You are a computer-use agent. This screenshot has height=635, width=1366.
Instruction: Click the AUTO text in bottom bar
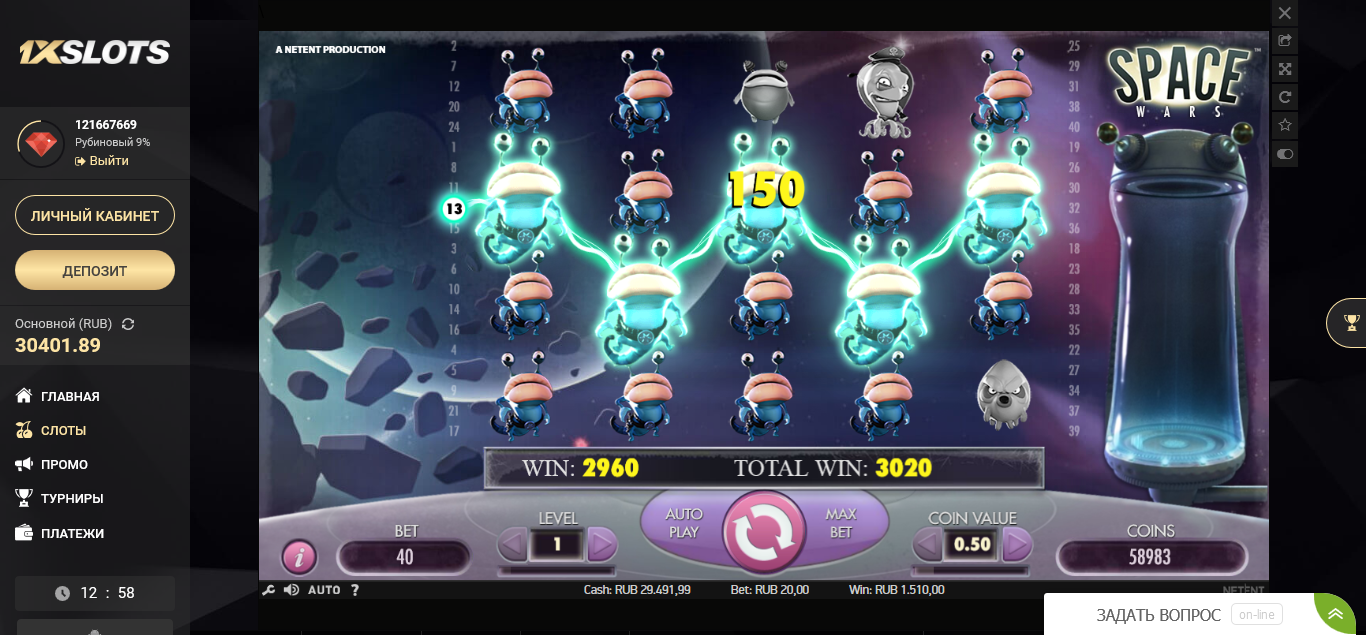click(324, 590)
